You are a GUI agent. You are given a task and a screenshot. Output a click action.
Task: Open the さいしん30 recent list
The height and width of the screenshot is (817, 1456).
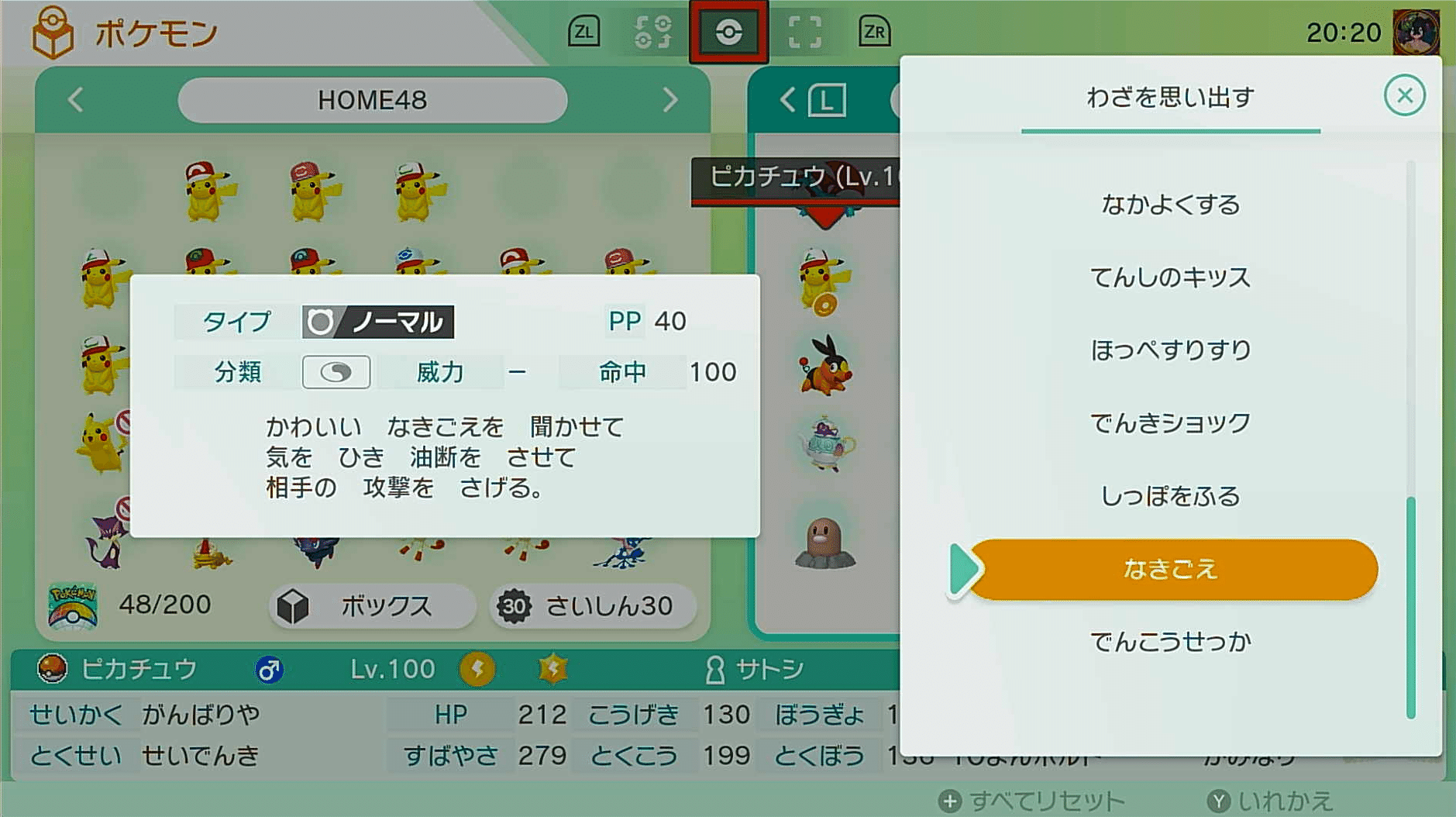click(x=591, y=607)
